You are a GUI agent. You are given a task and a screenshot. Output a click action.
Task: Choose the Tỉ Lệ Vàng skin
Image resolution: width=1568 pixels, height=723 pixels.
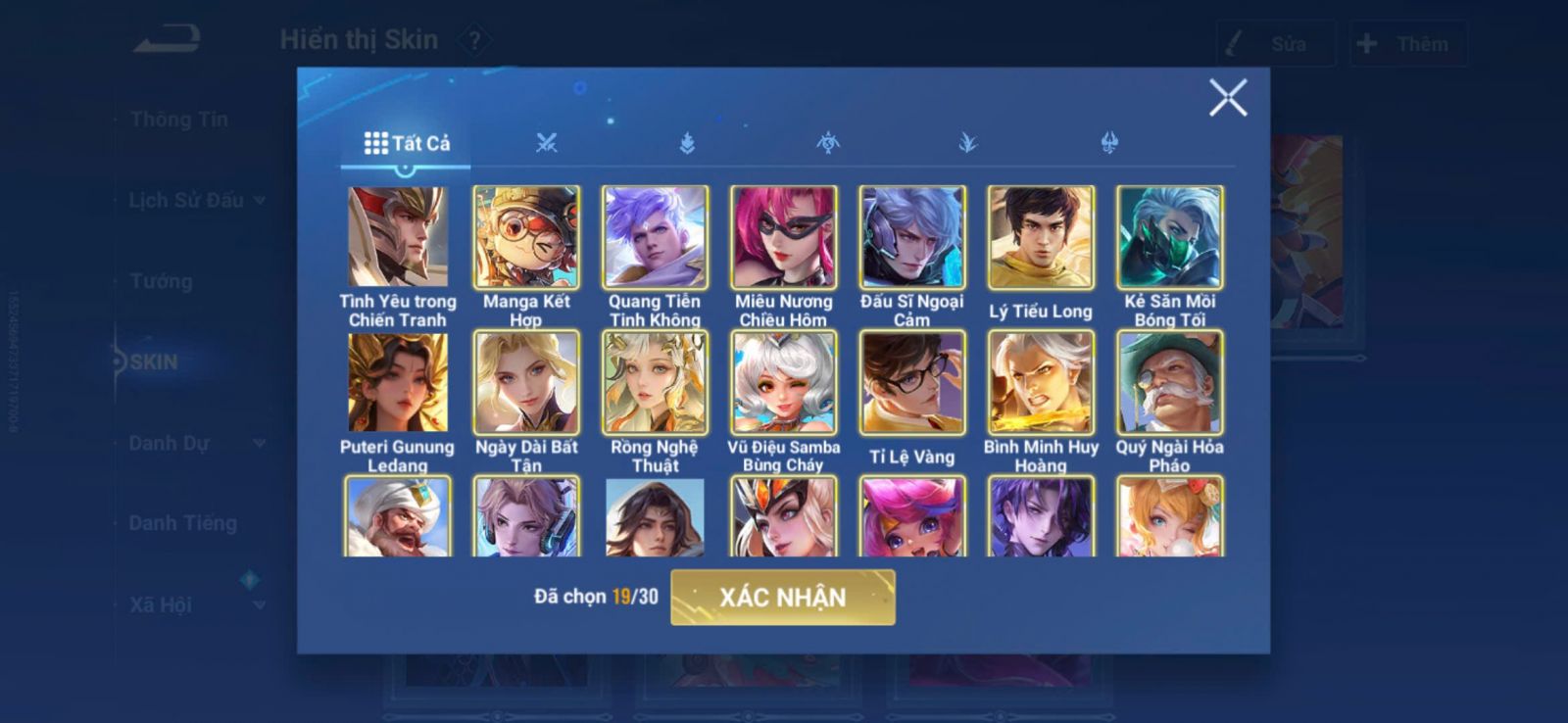click(x=911, y=382)
